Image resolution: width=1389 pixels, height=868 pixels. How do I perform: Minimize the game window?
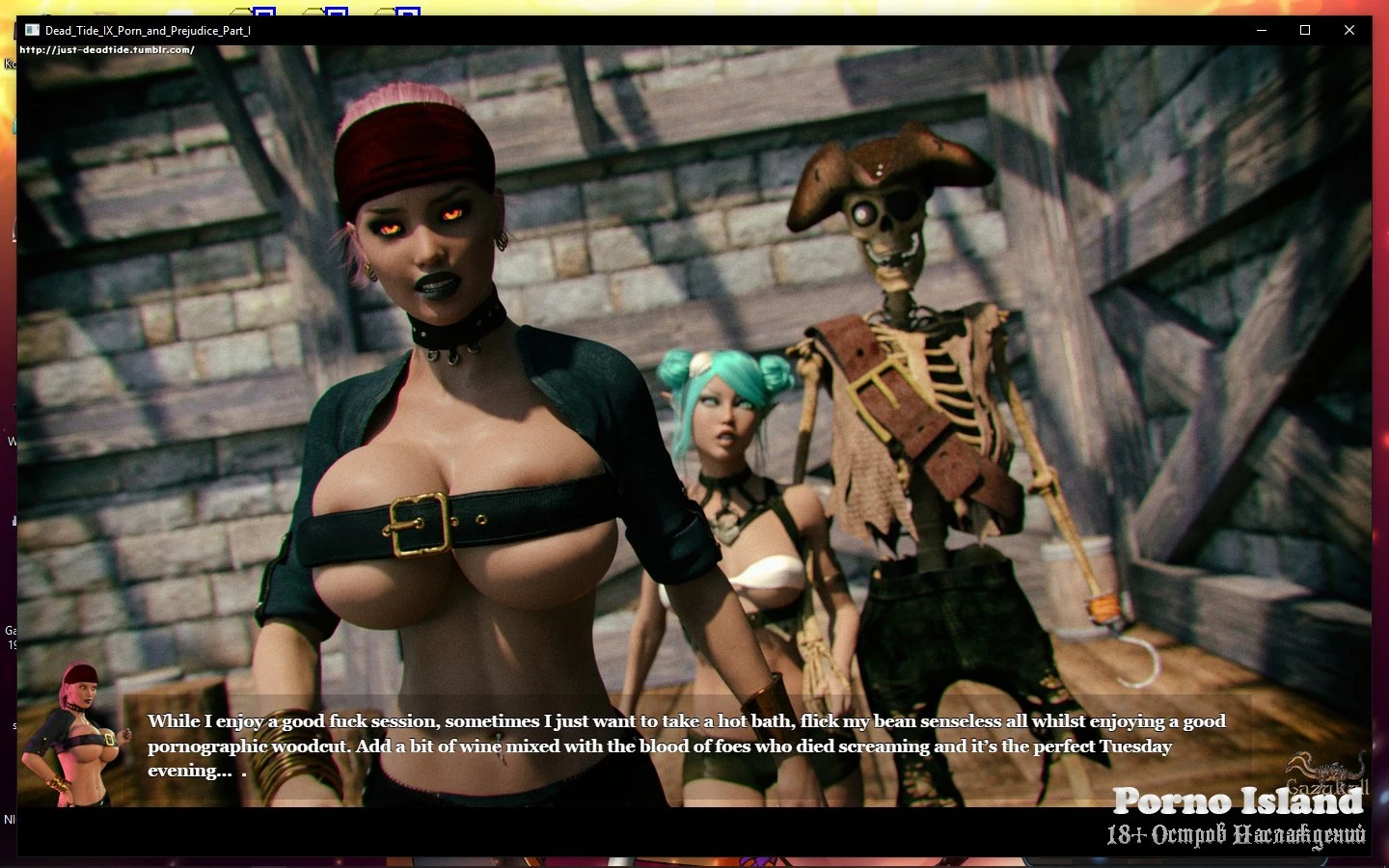point(1261,30)
